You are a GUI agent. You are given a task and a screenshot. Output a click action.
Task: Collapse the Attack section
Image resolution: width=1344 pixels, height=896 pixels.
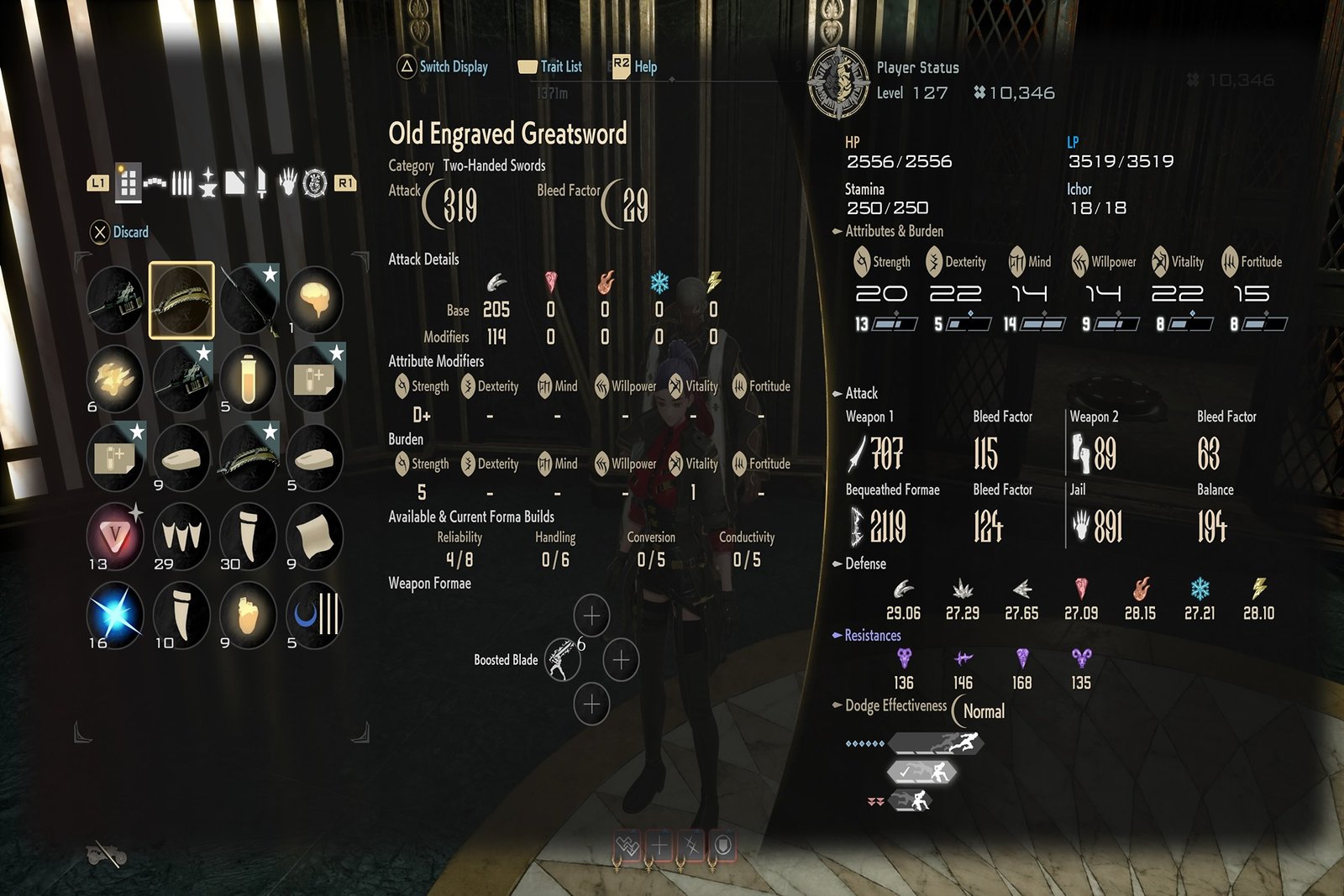point(837,393)
